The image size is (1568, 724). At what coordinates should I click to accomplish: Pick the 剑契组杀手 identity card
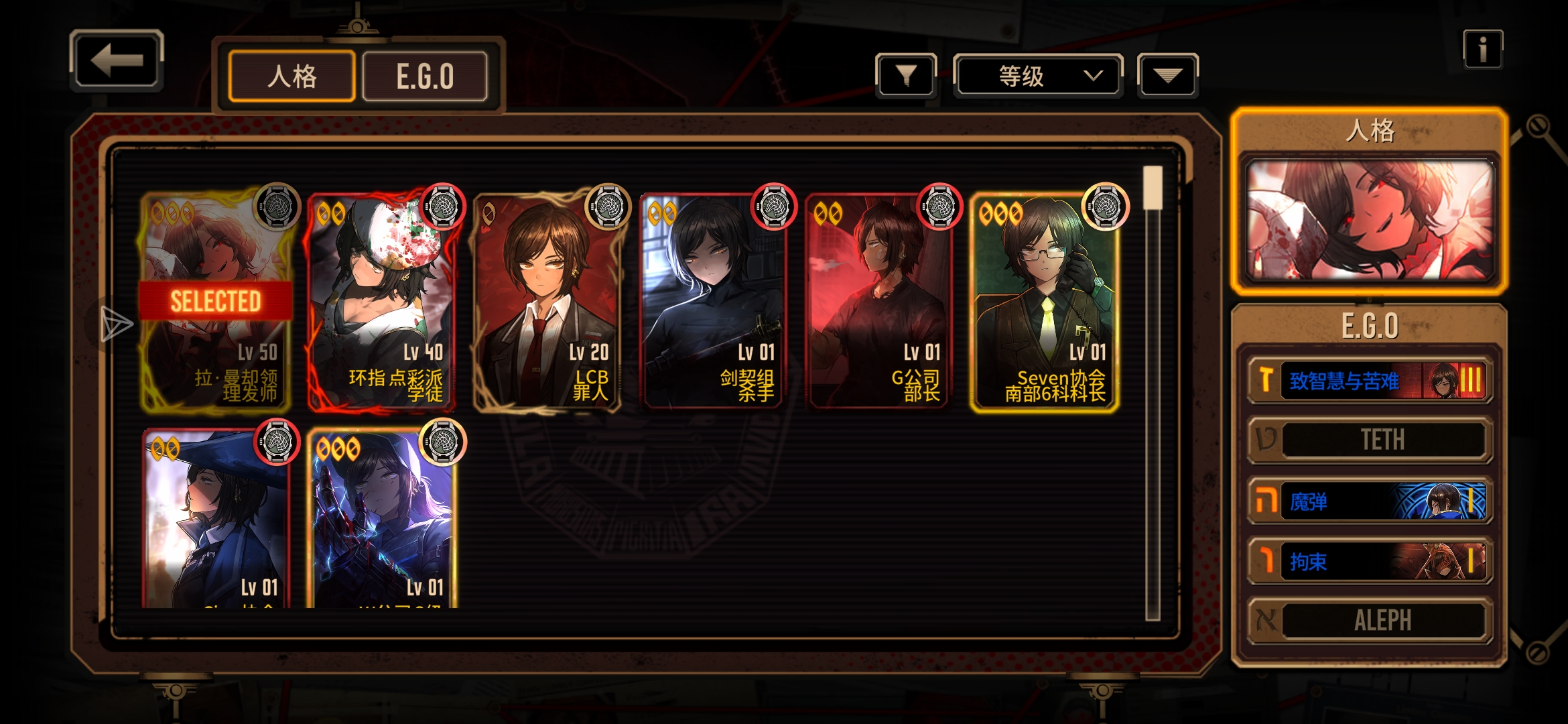click(712, 302)
